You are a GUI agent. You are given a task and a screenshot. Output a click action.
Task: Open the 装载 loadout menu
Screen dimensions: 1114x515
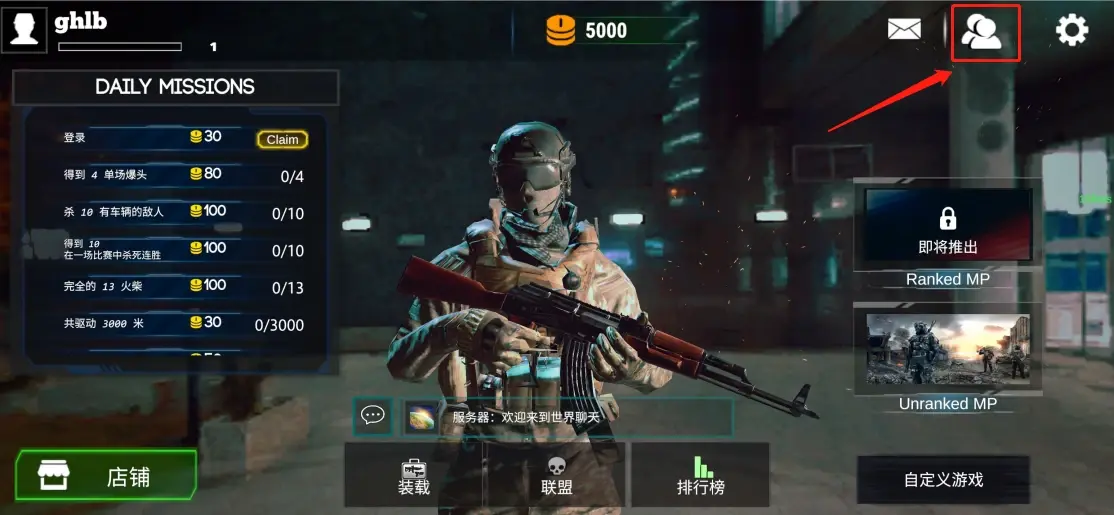click(x=414, y=476)
